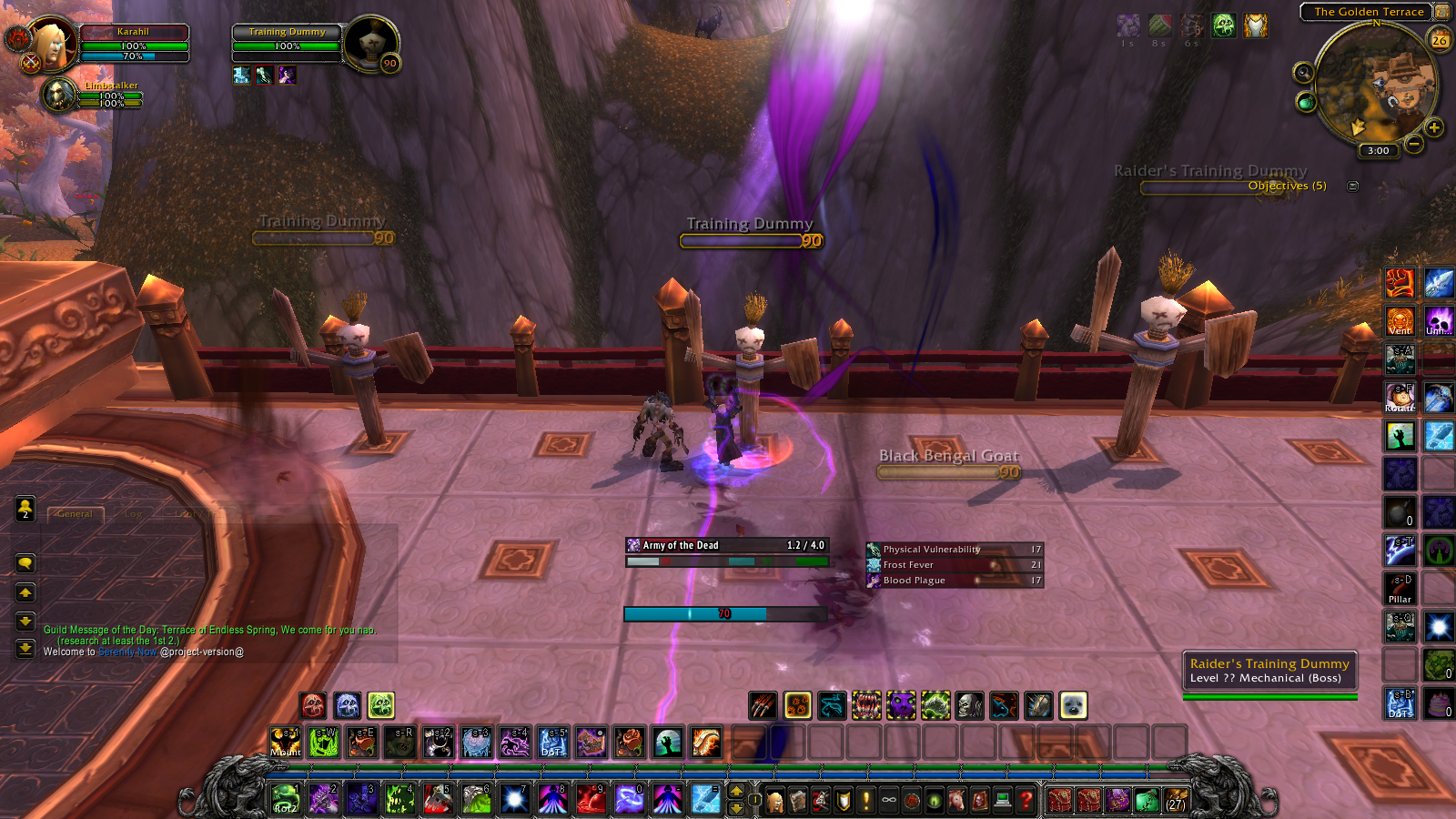Viewport: 1456px width, 819px height.
Task: Collapse the Objectives tracker
Action: [x=1352, y=187]
